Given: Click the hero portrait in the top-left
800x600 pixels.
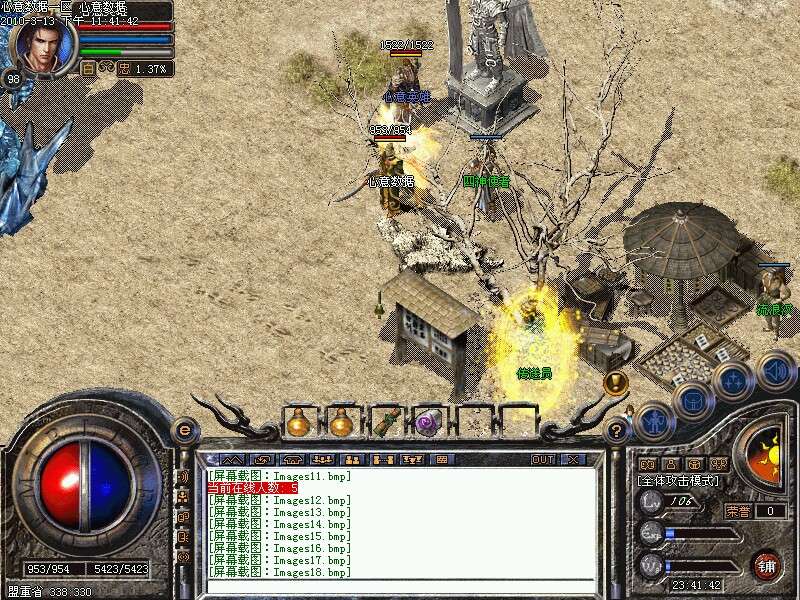Looking at the screenshot, I should point(40,44).
